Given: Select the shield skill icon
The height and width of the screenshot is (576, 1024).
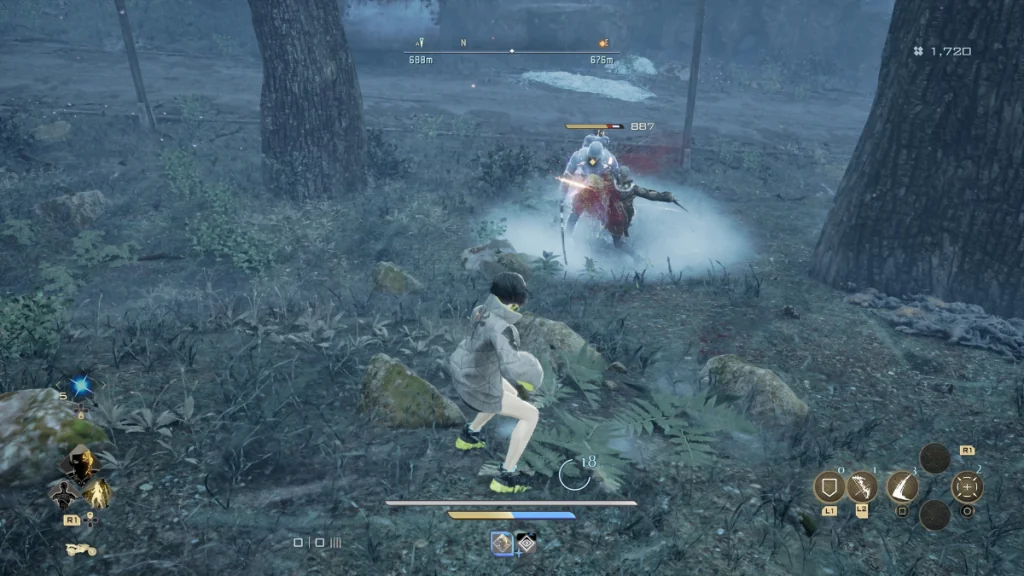Looking at the screenshot, I should tap(829, 487).
